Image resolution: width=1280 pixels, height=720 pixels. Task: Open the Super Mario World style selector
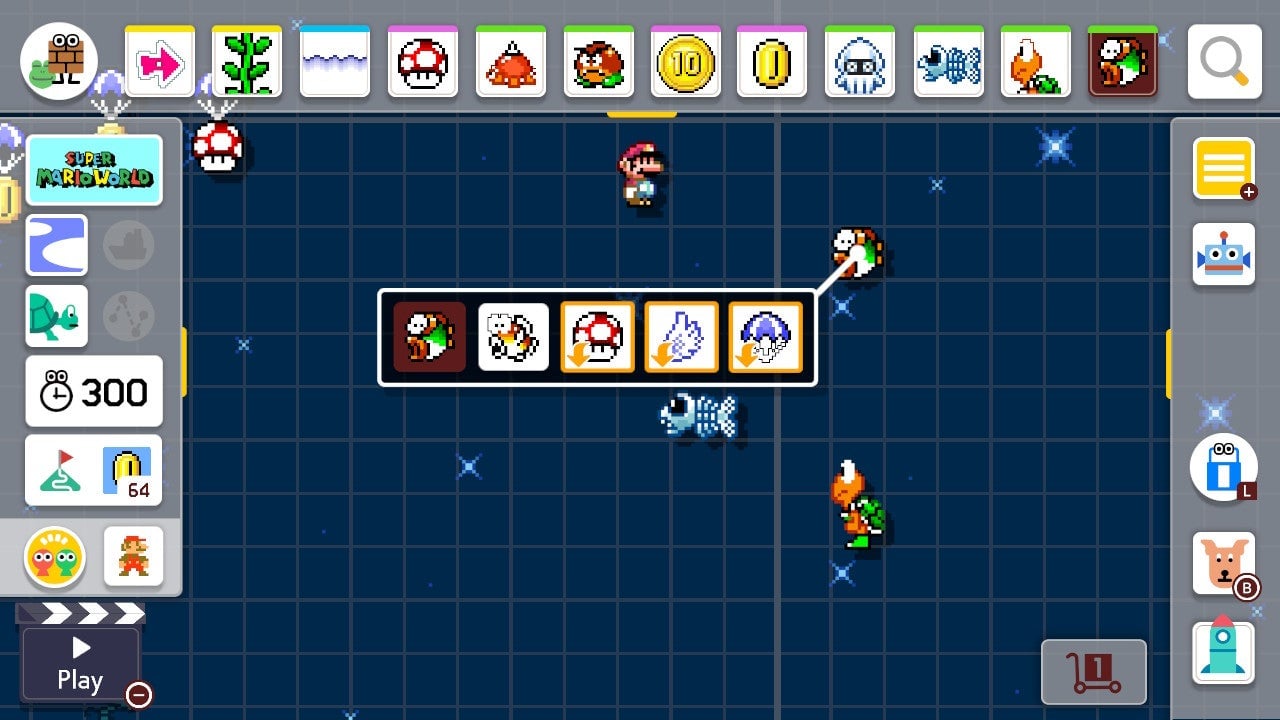click(x=95, y=169)
